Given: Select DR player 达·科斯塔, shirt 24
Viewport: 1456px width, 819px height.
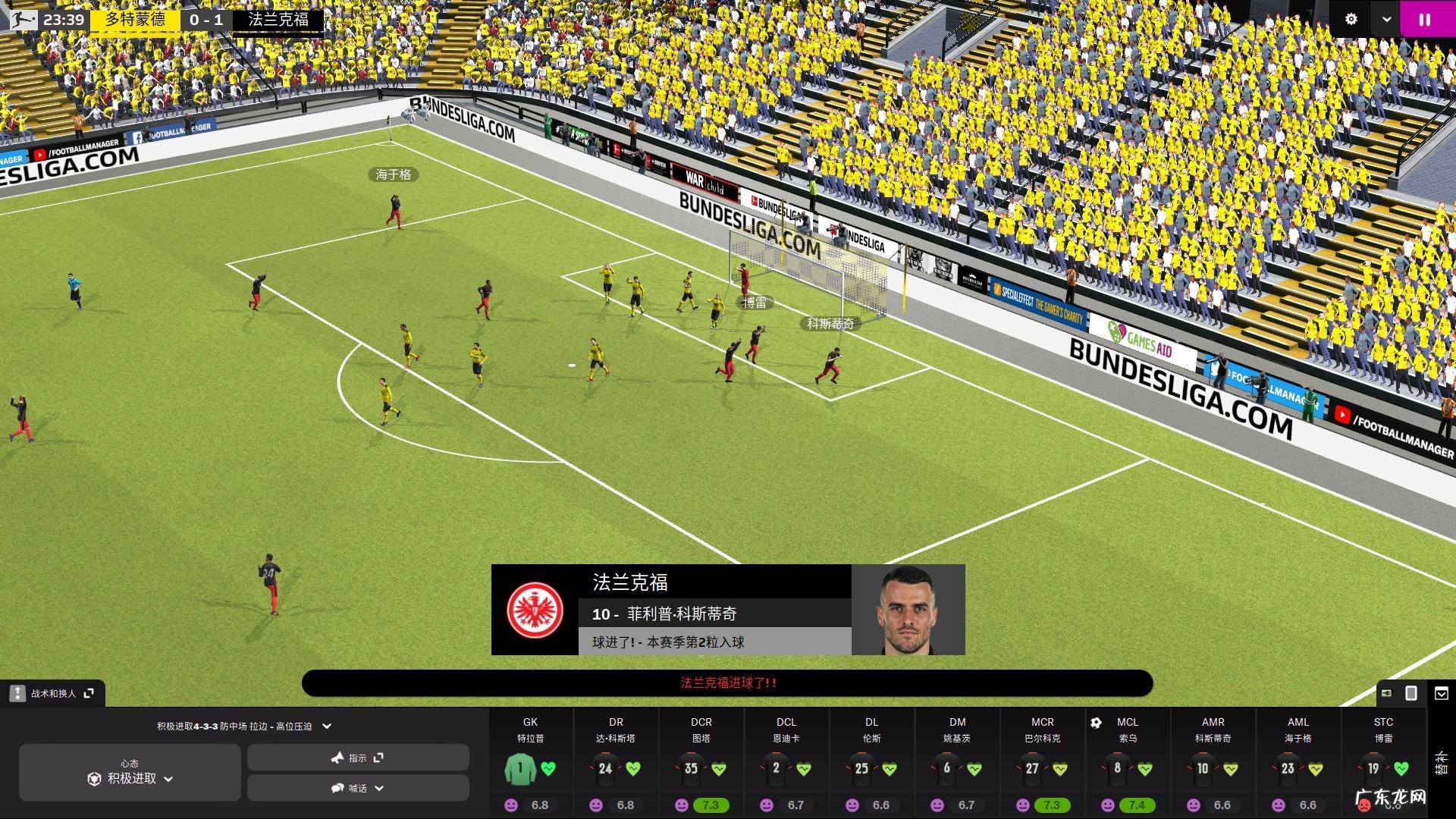Looking at the screenshot, I should tap(605, 768).
